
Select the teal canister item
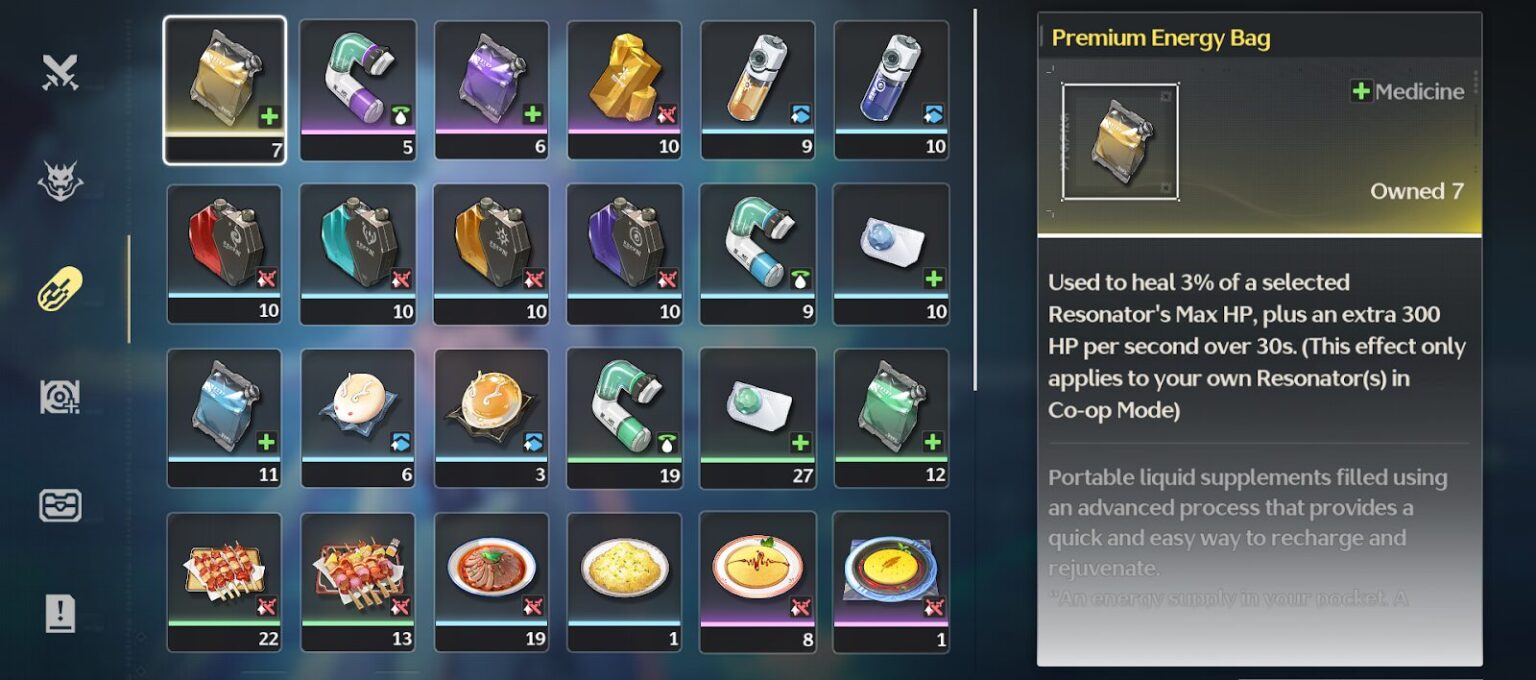click(x=358, y=252)
